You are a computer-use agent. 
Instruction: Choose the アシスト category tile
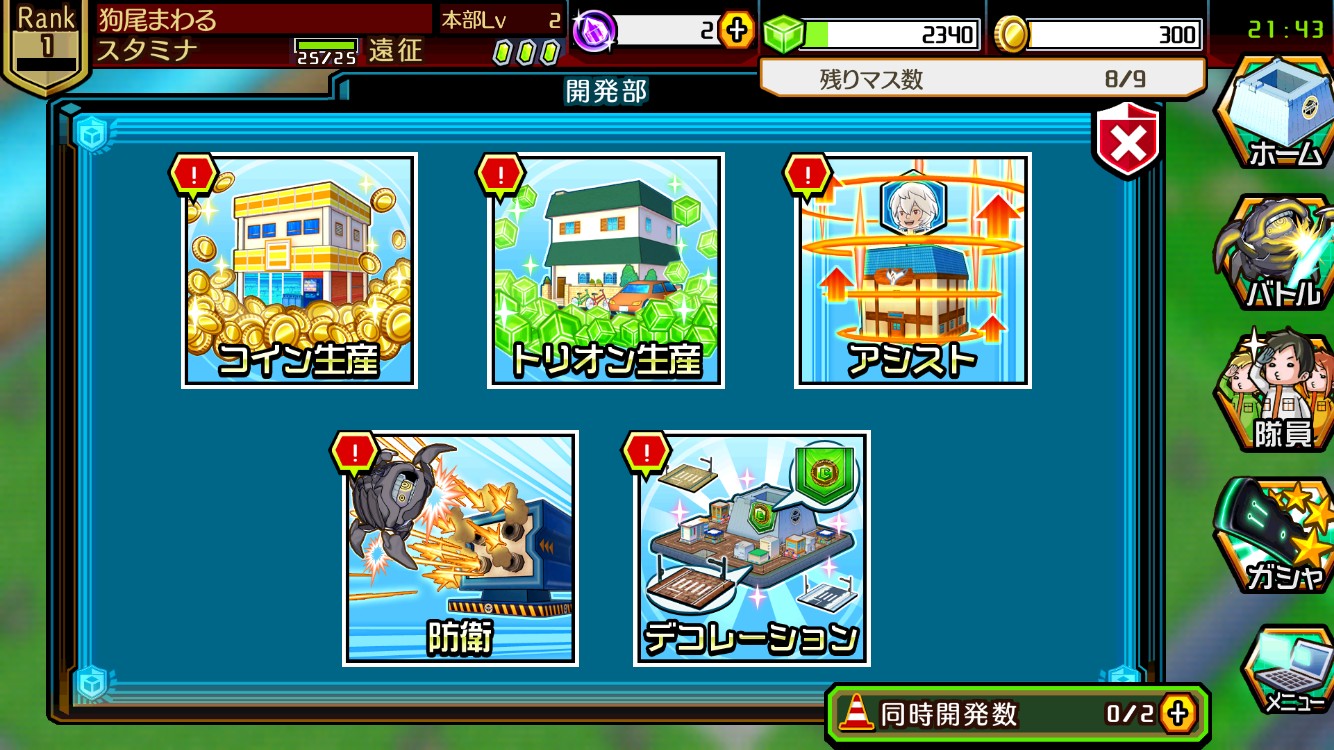coord(913,270)
